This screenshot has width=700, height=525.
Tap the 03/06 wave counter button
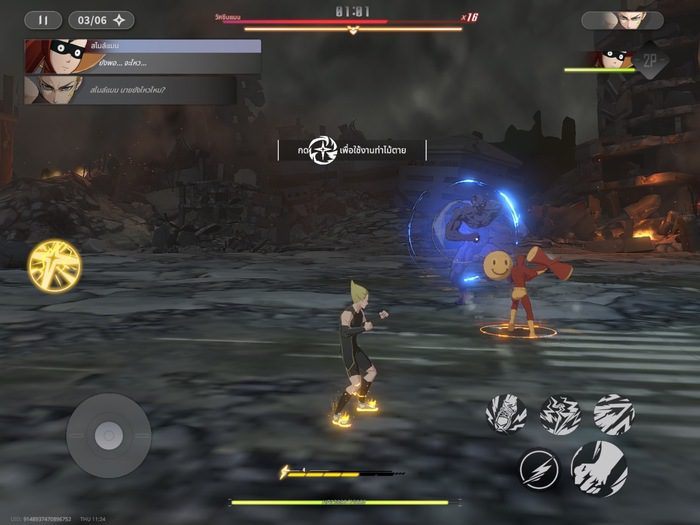coord(100,20)
